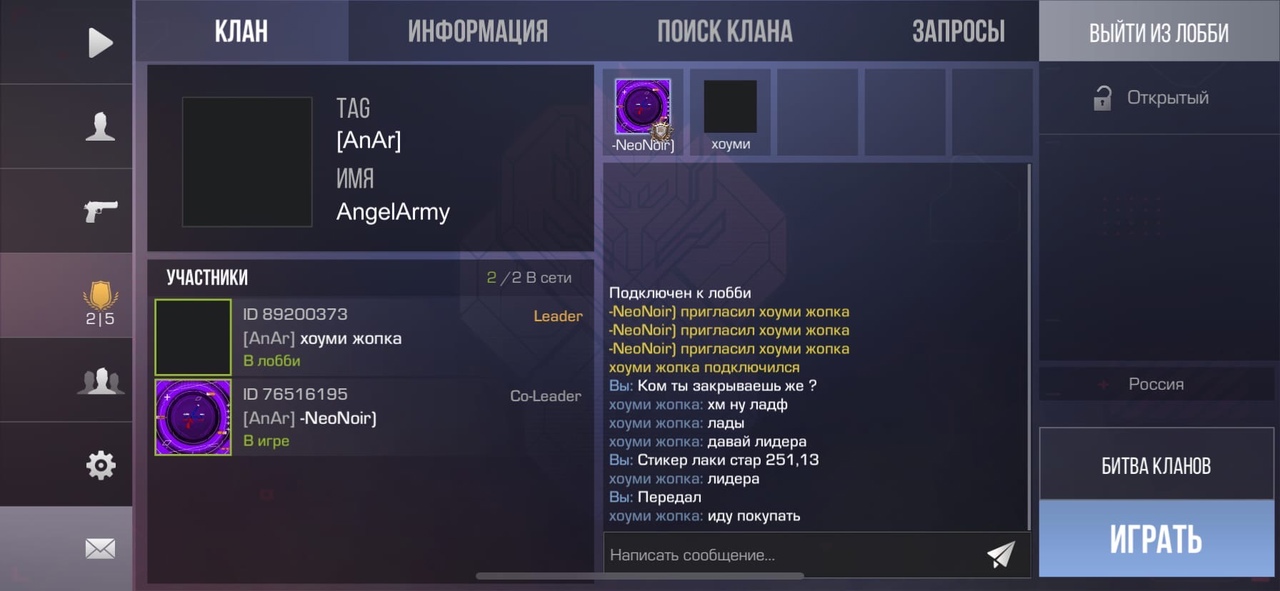The image size is (1280, 591).
Task: Open the pistol weapons sidebar icon
Action: [100, 211]
